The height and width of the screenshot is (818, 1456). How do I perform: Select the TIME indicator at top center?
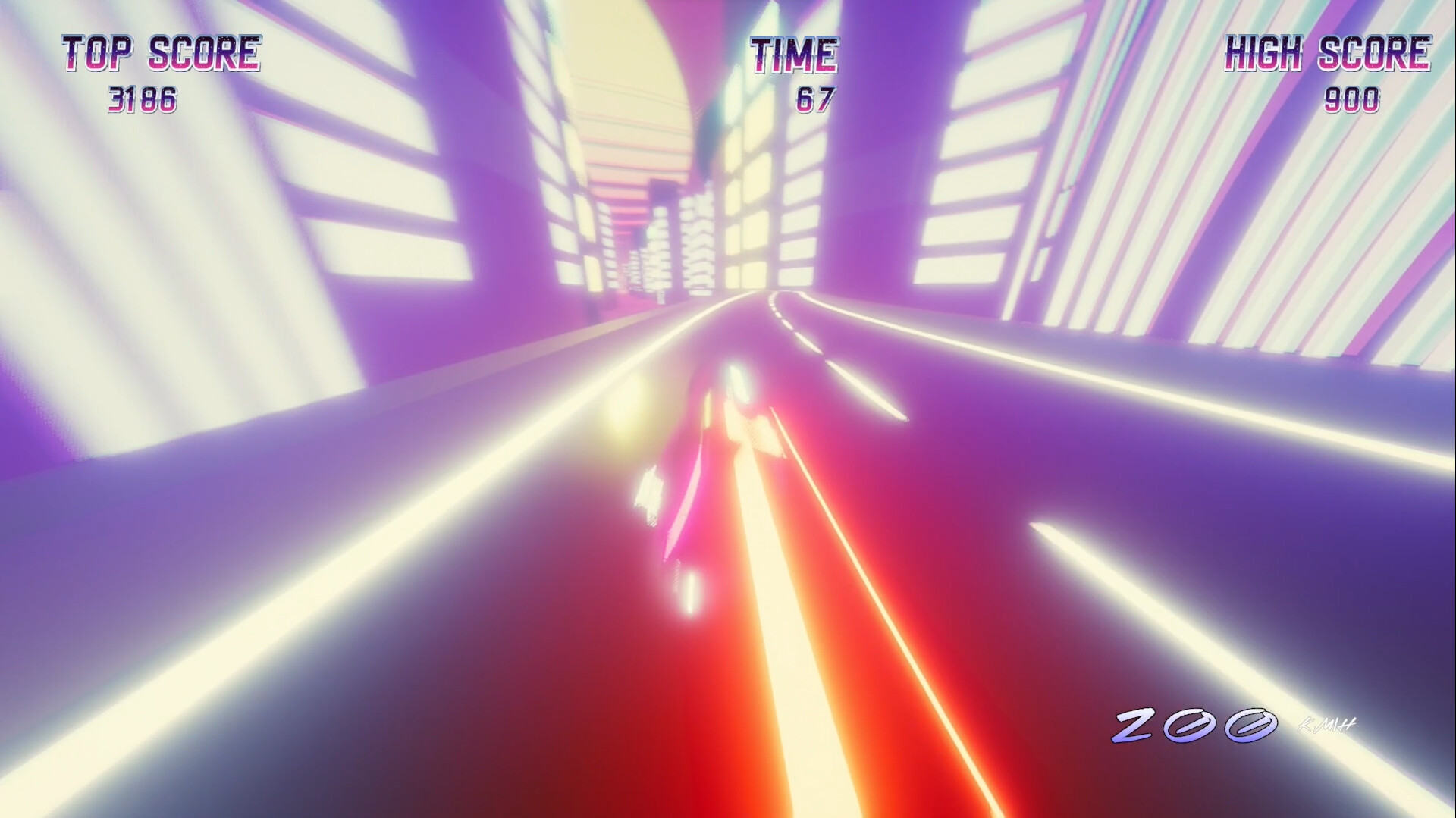click(795, 52)
